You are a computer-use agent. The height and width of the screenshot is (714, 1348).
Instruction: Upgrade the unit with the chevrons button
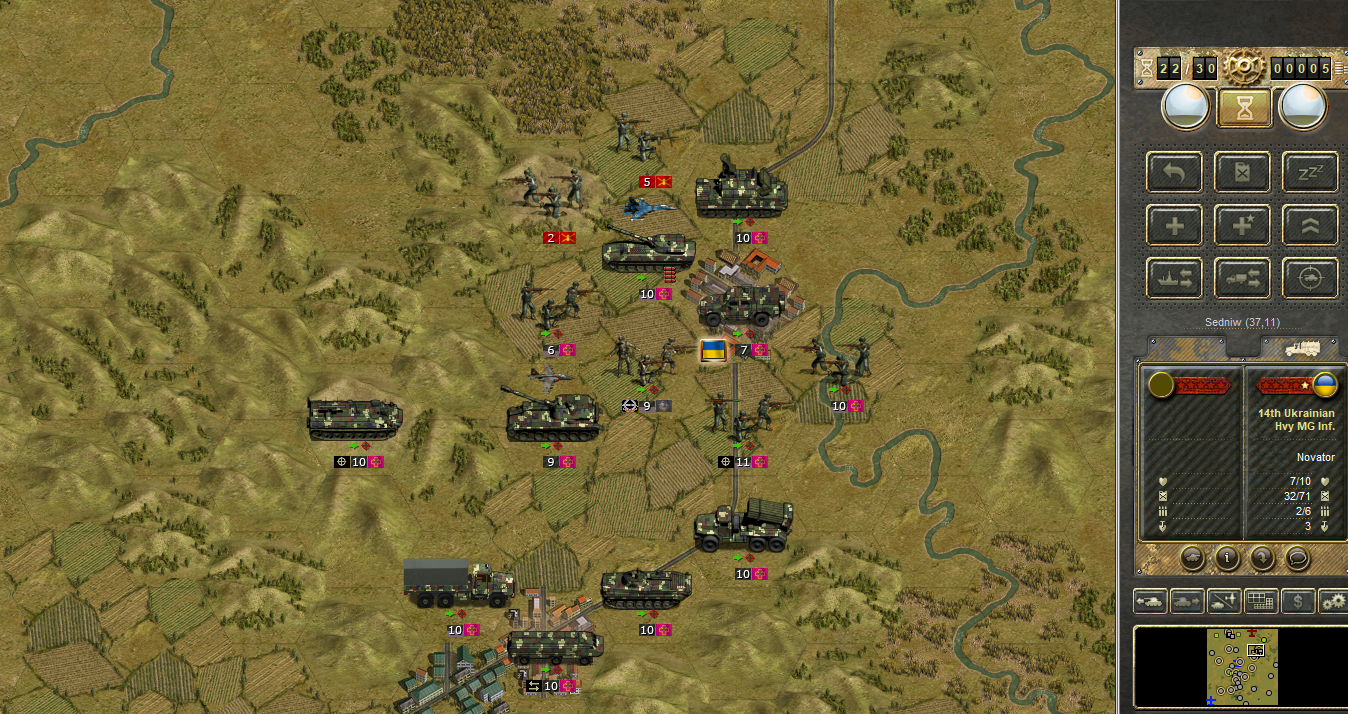point(1310,225)
